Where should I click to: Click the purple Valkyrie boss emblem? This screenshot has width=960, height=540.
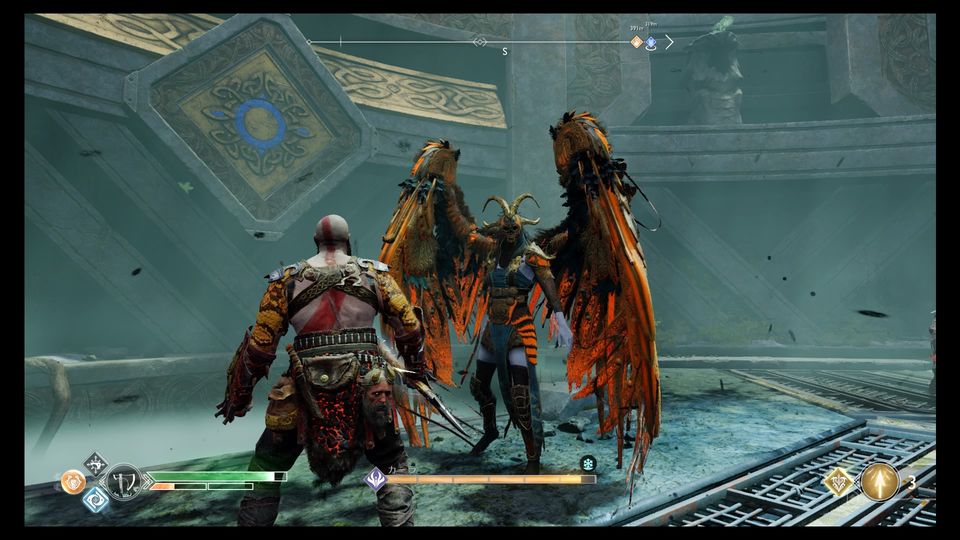click(x=376, y=479)
